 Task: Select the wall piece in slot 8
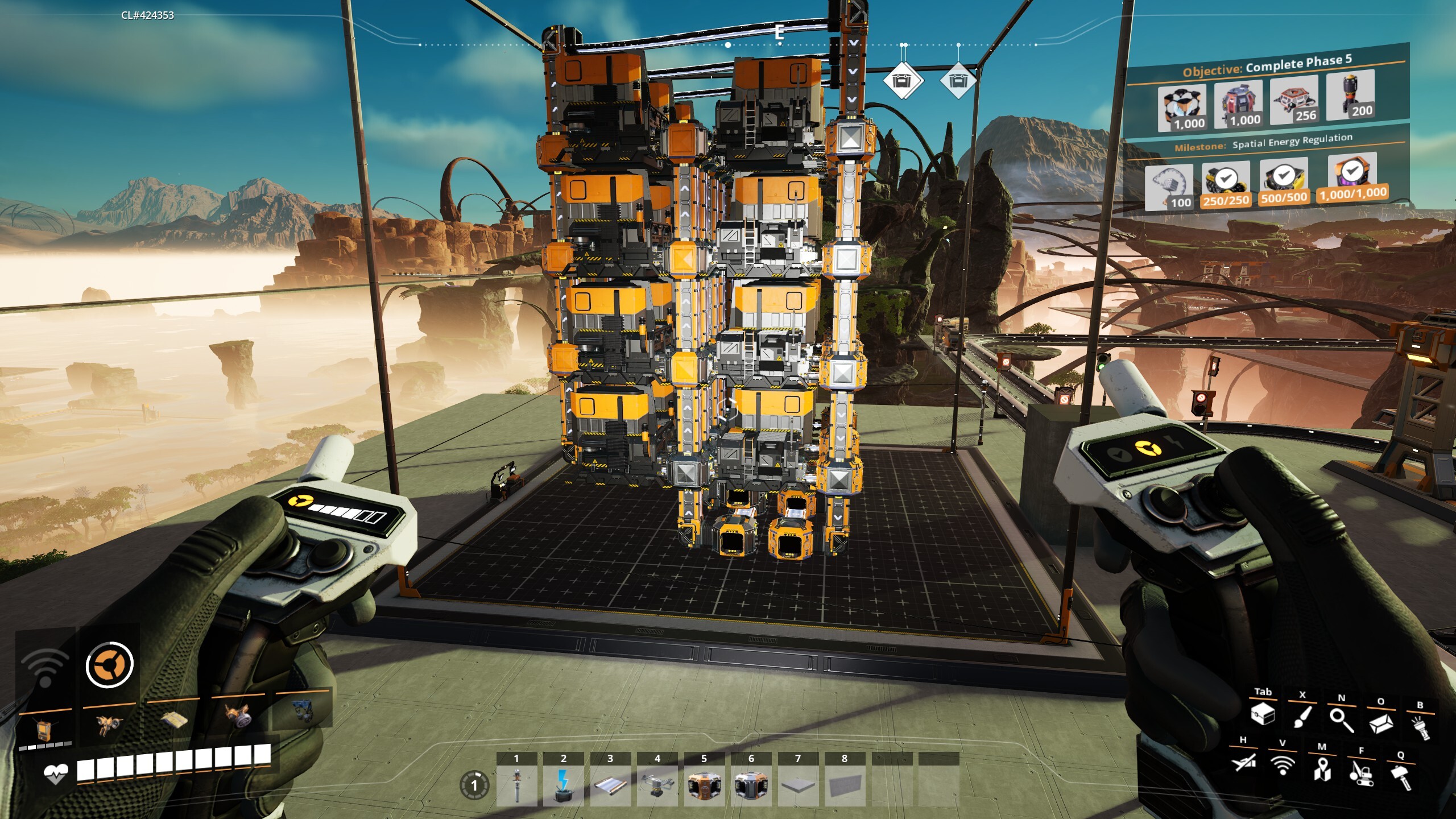coord(845,785)
